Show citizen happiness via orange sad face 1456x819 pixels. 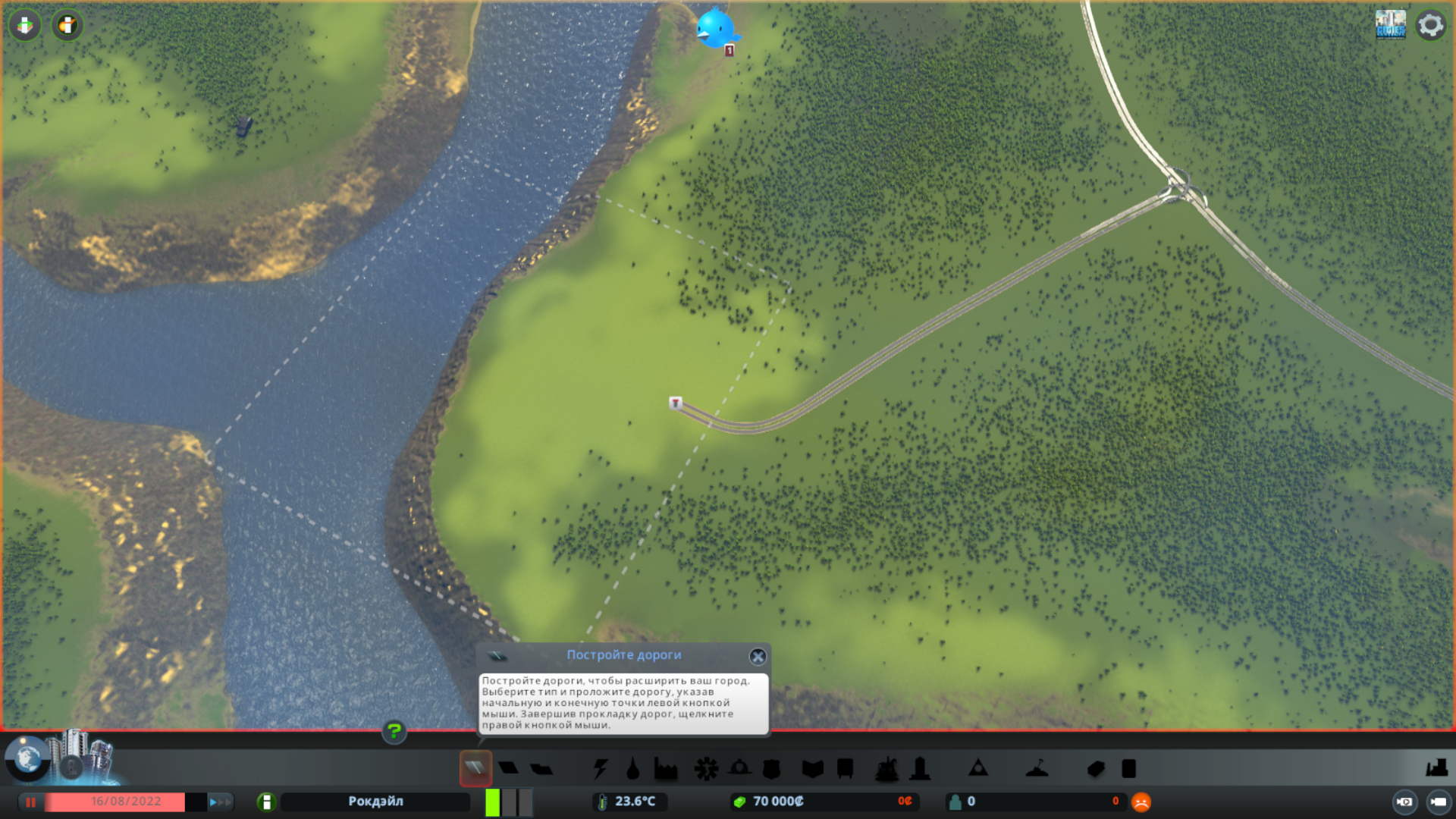1141,802
